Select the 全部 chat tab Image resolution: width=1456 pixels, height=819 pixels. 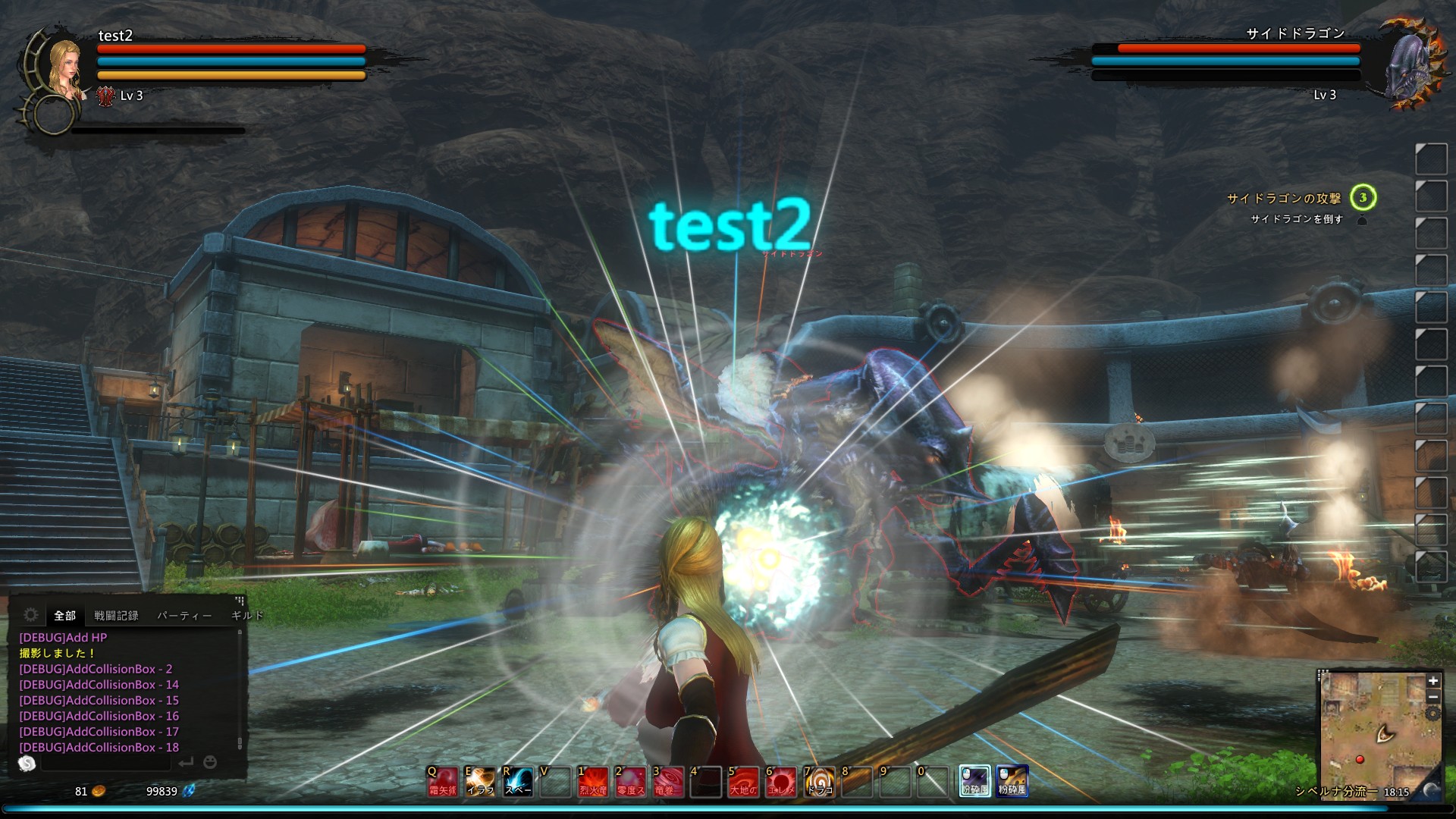[64, 616]
